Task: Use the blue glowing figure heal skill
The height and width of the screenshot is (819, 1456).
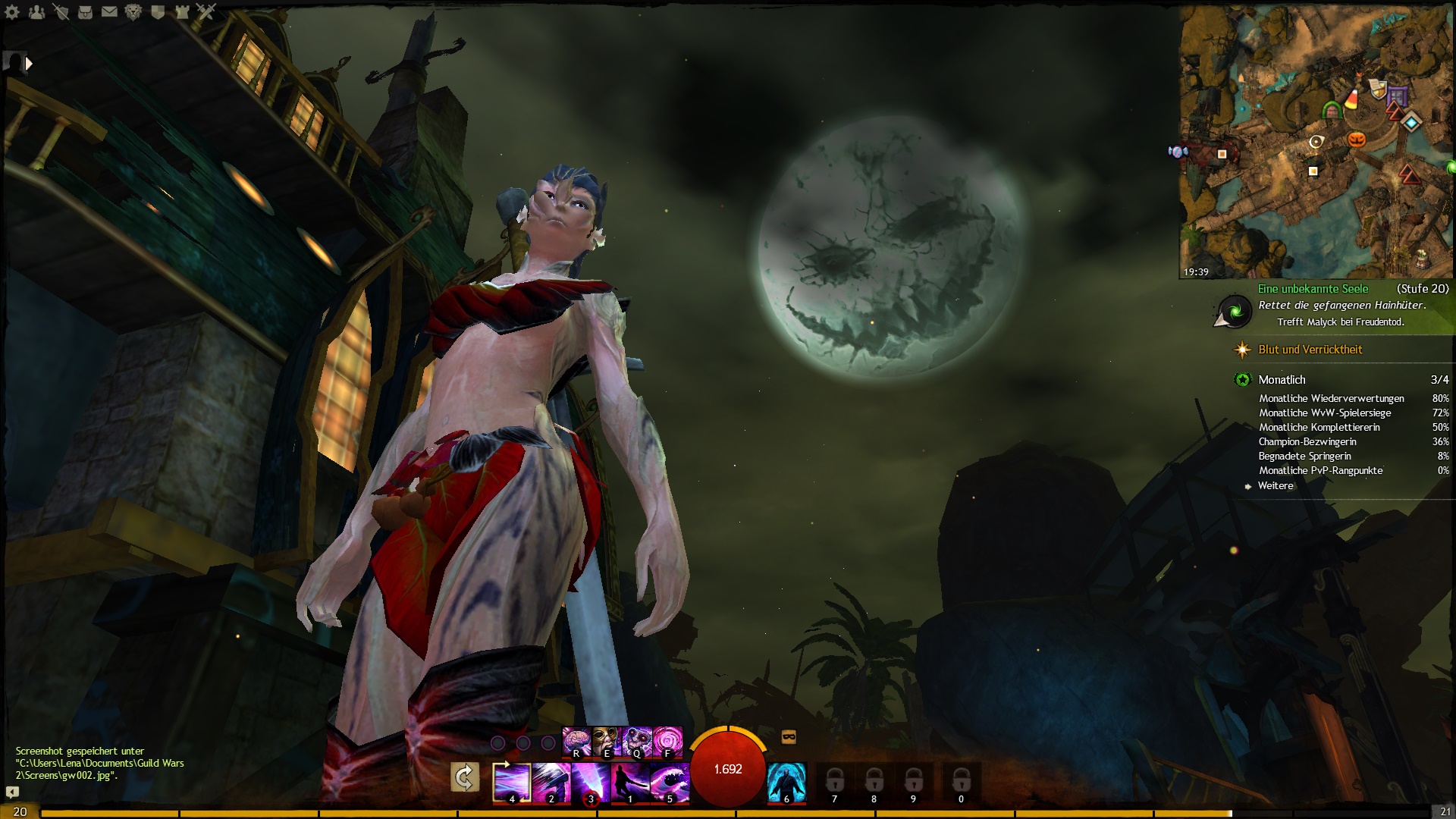Action: pos(786,782)
